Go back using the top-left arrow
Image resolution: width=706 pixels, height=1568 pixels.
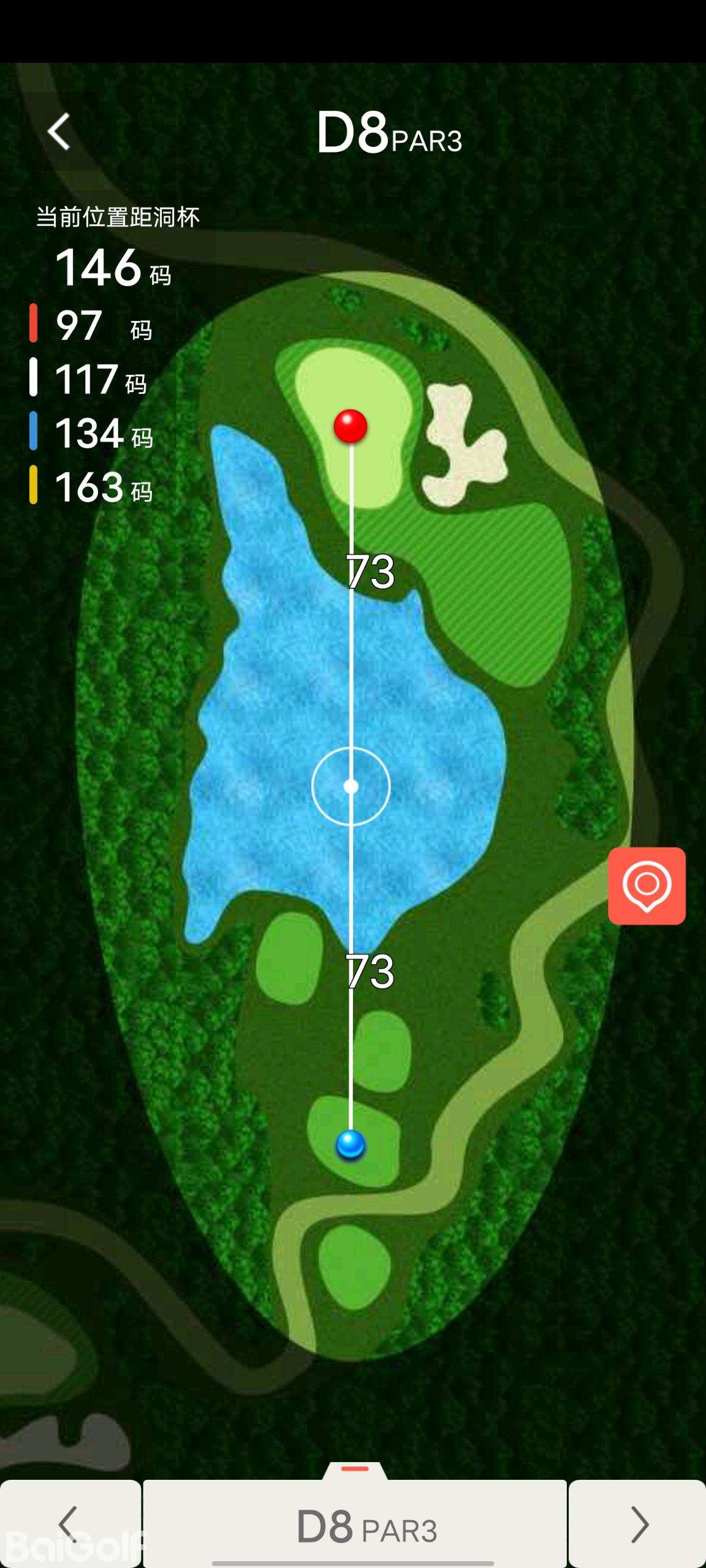click(x=59, y=131)
